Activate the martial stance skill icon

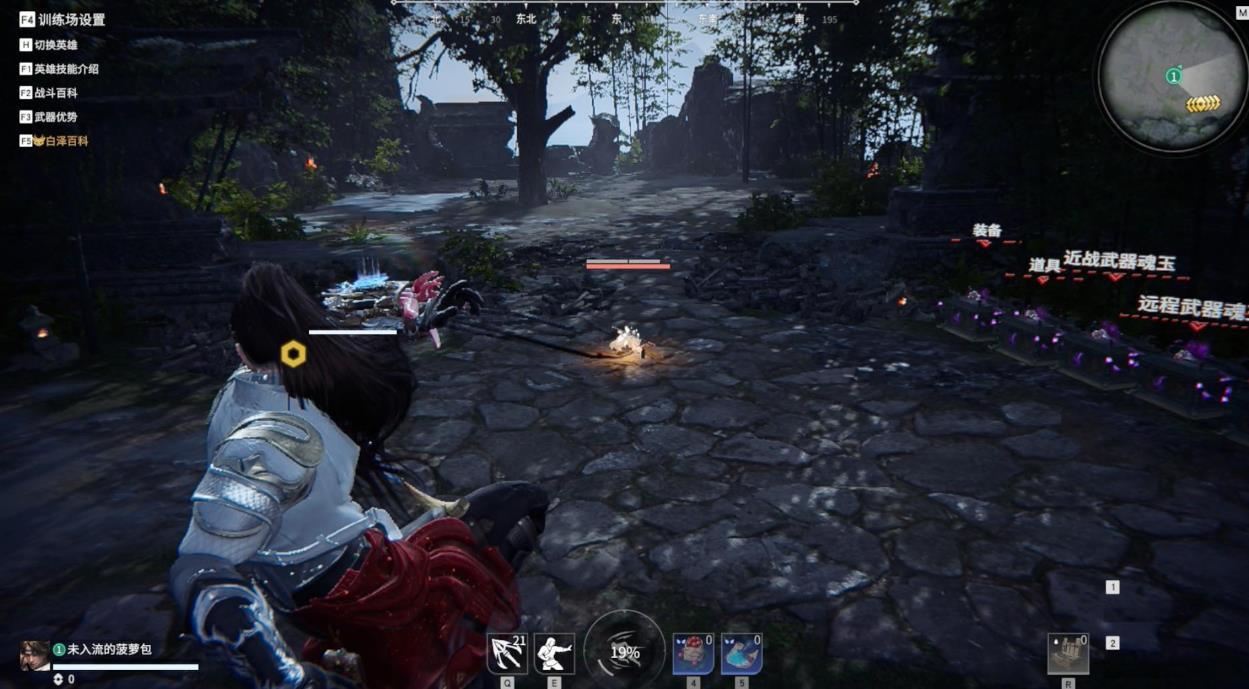[554, 653]
